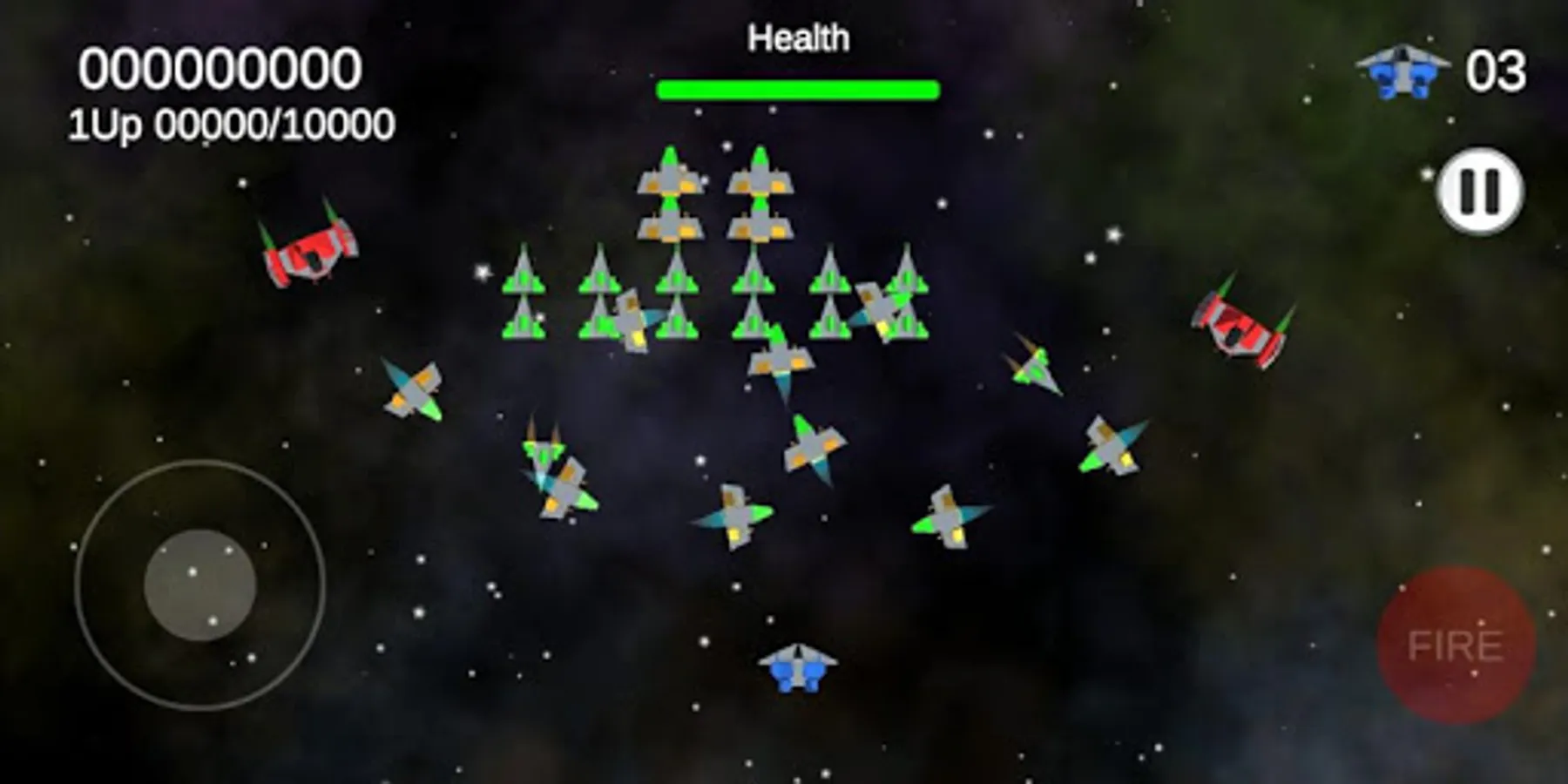Tap the 1Up 00000/10000 counter
Image resolution: width=1568 pixels, height=784 pixels.
[x=229, y=125]
